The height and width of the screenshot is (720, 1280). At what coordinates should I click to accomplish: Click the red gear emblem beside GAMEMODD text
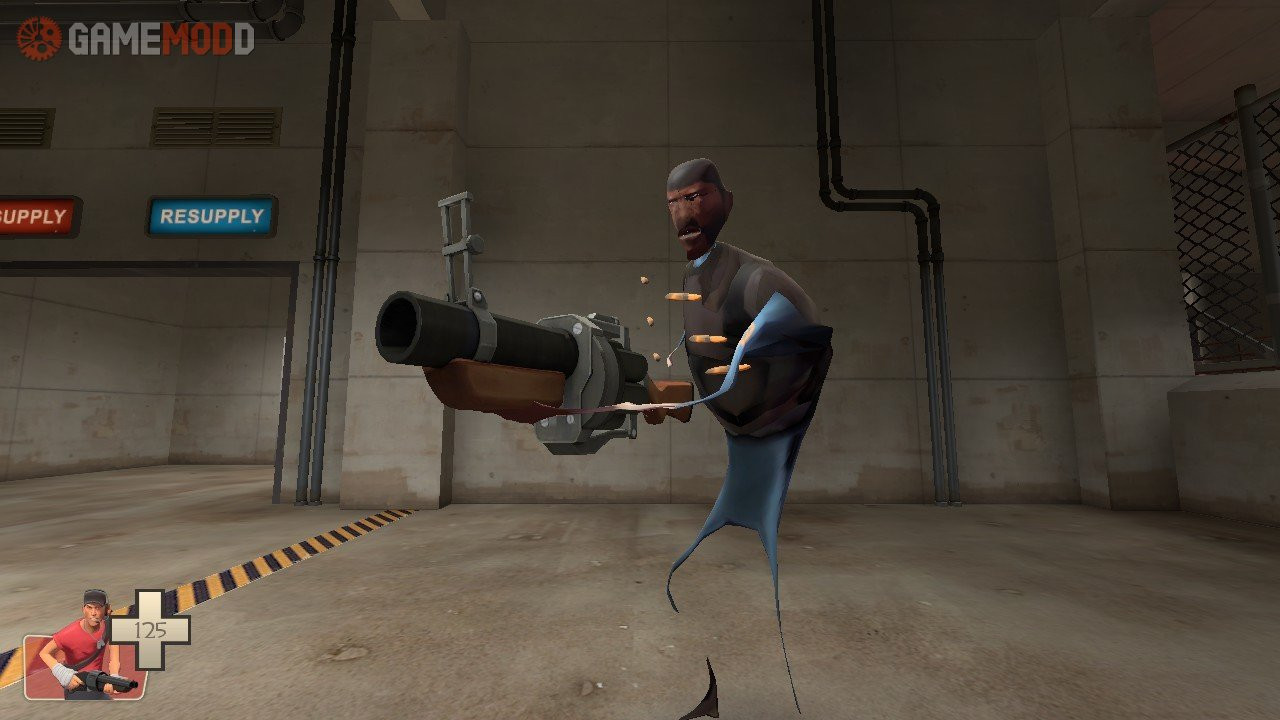coord(40,38)
